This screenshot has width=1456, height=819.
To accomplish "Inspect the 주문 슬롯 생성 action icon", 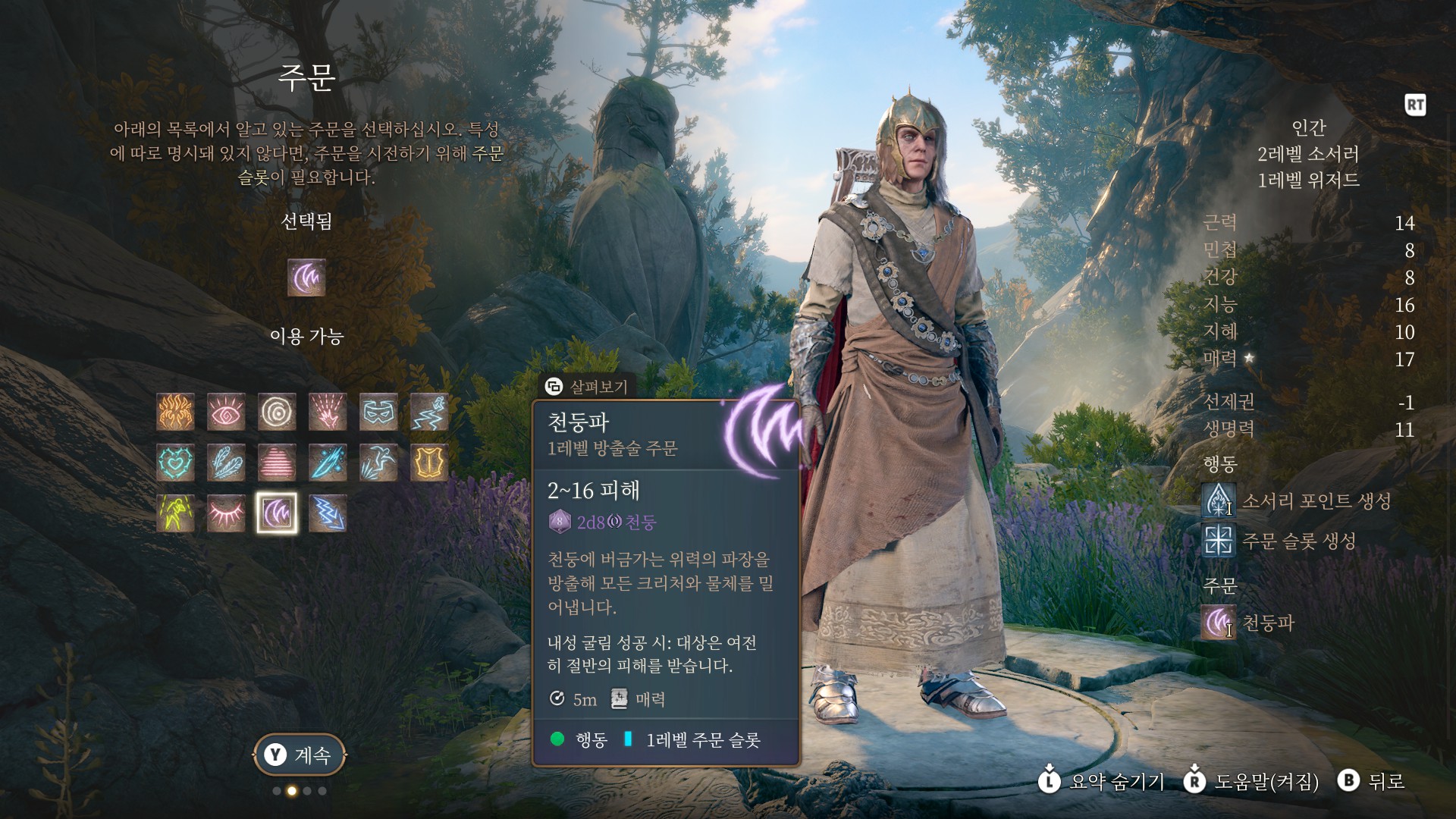I will click(x=1219, y=541).
